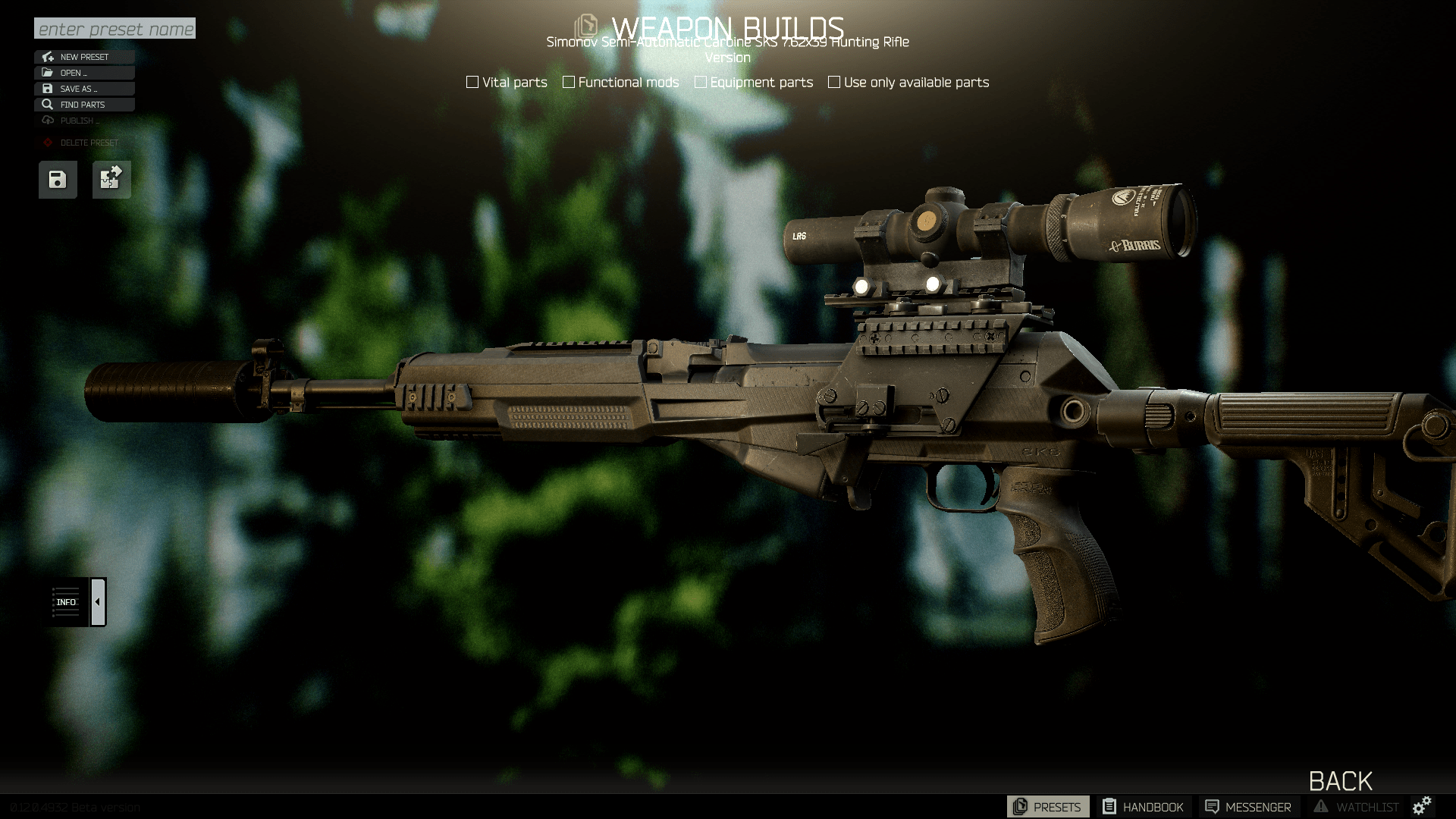Open the Messenger
The width and height of the screenshot is (1456, 819).
[1248, 807]
